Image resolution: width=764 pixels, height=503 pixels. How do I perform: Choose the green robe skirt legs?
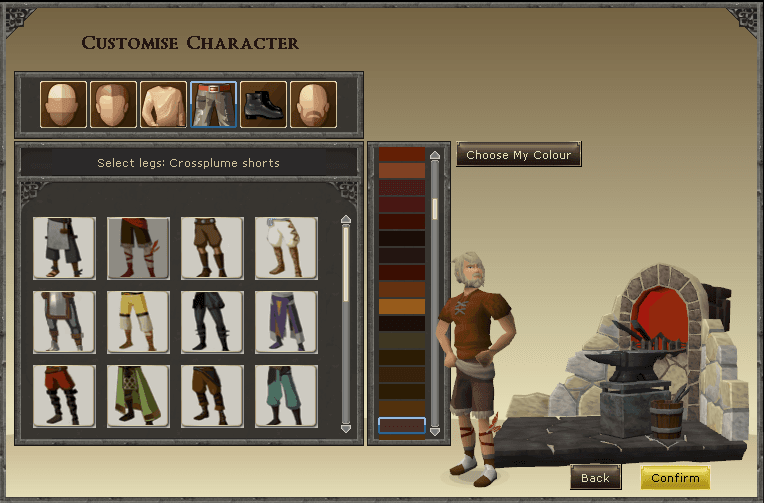coord(138,396)
